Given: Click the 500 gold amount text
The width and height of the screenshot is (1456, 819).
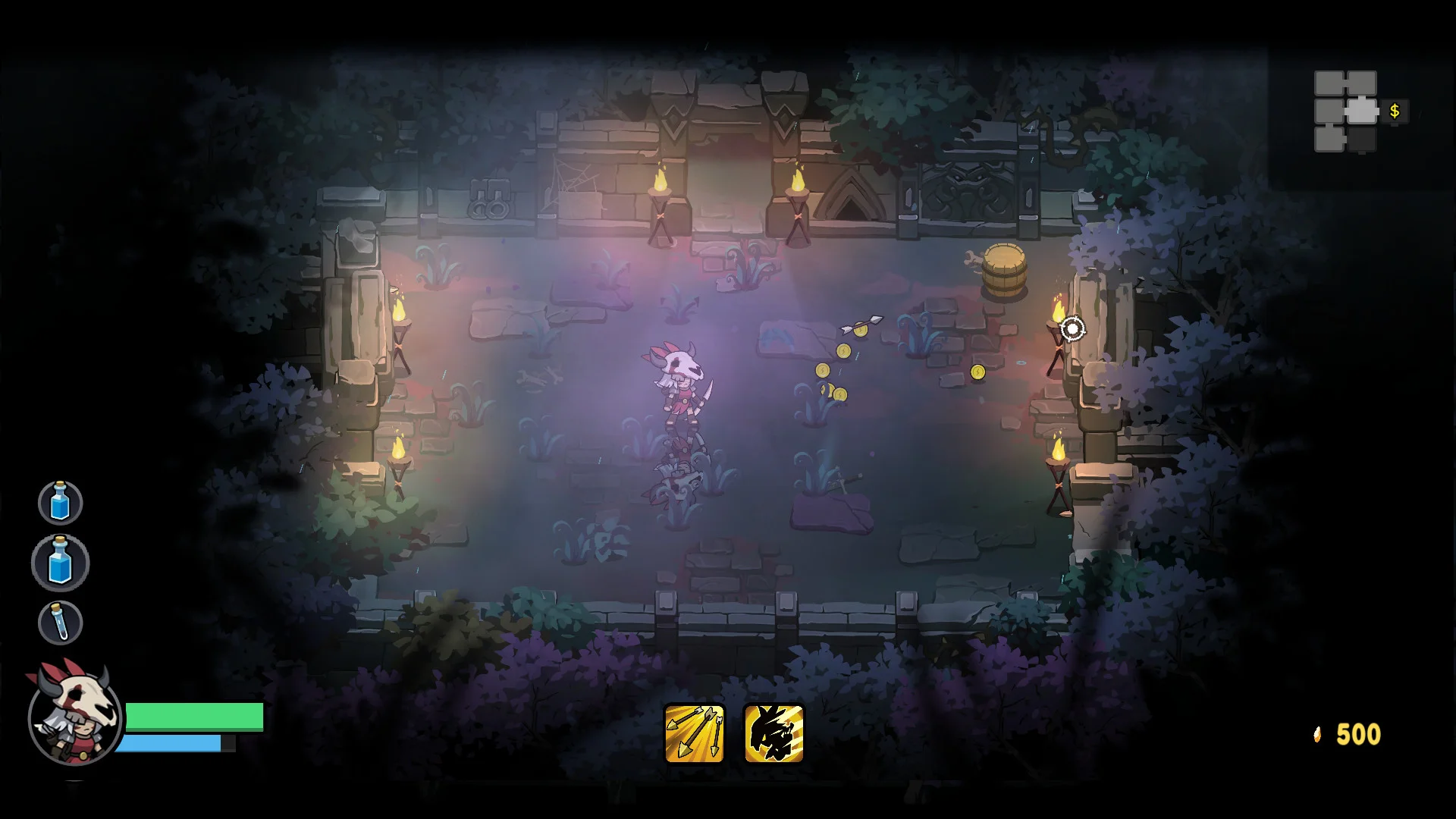Looking at the screenshot, I should pyautogui.click(x=1358, y=733).
